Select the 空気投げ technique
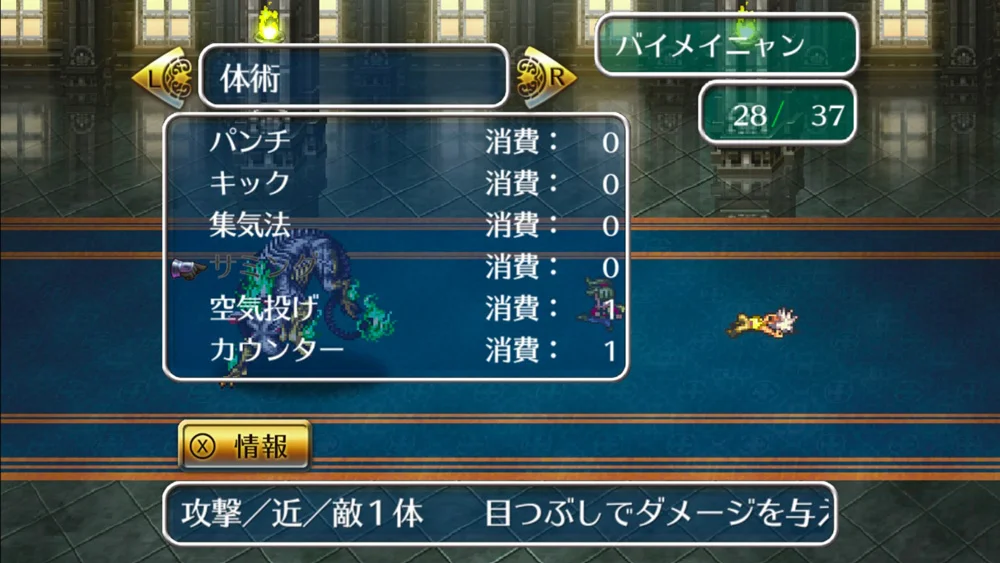This screenshot has width=1000, height=563. (x=264, y=309)
